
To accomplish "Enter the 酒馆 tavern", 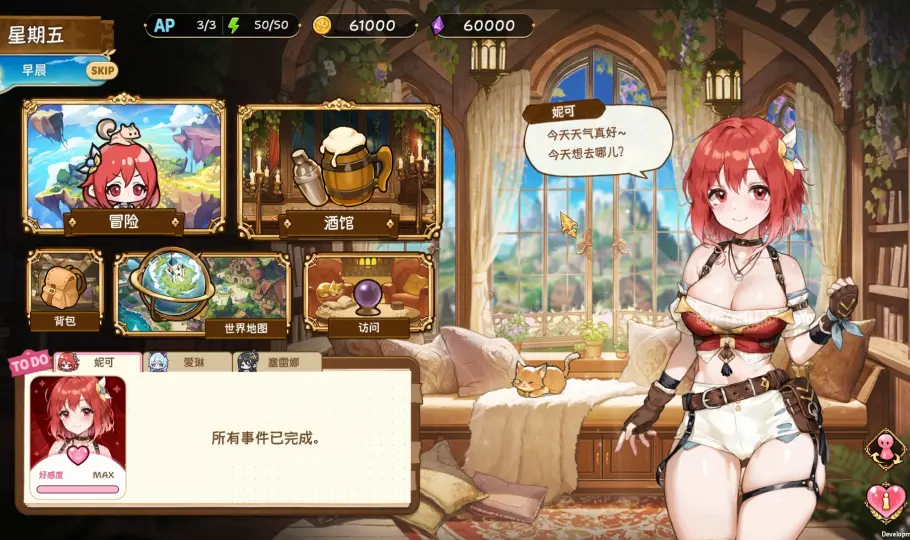I will [338, 170].
